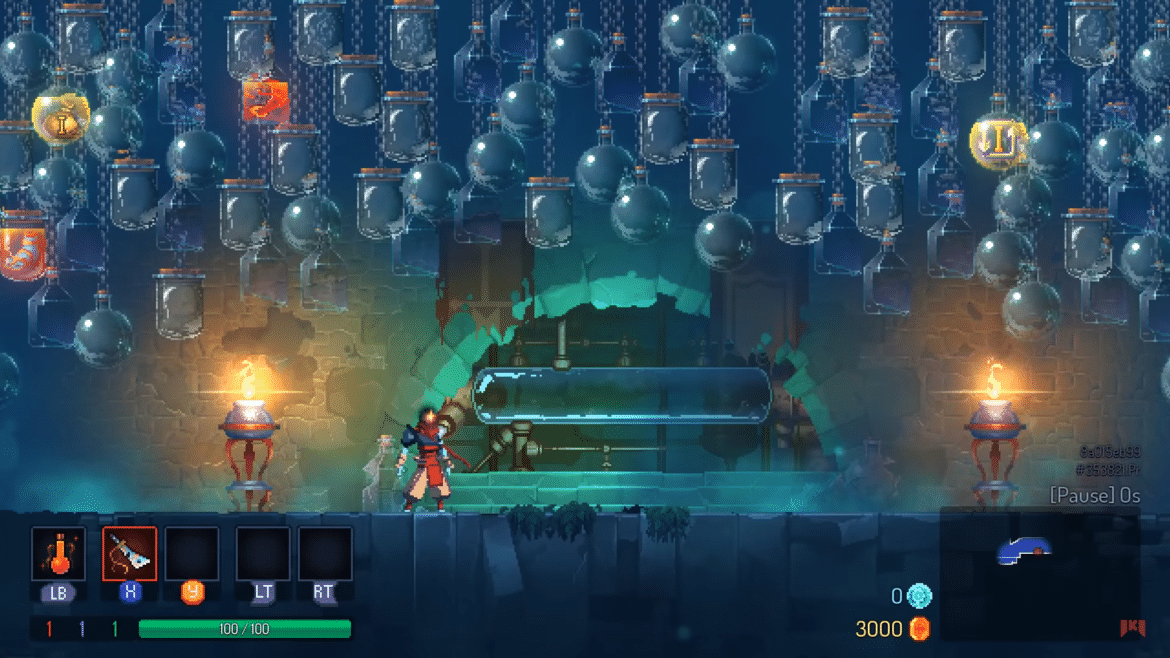Select the equipped blade weapon slot

point(129,554)
